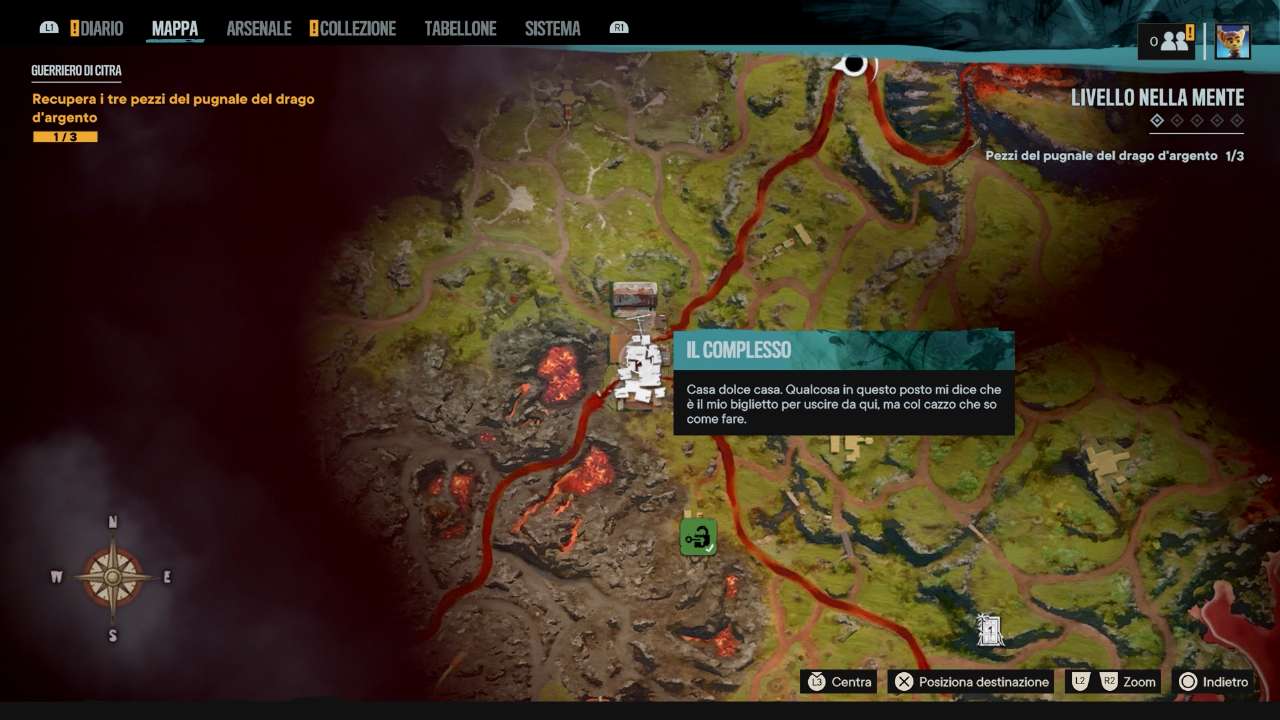Open the co-op players icon
Image resolution: width=1280 pixels, height=720 pixels.
(1168, 41)
